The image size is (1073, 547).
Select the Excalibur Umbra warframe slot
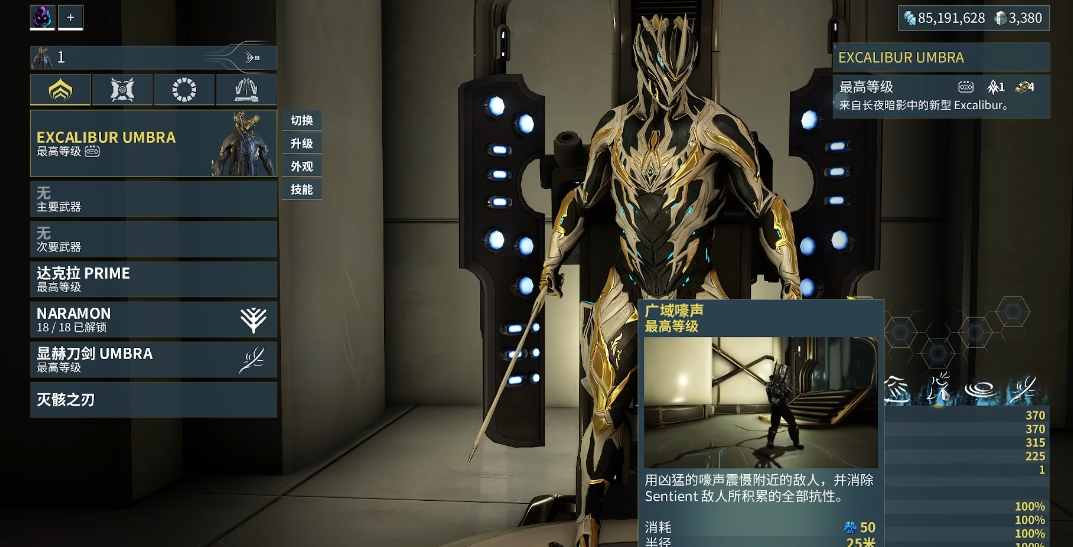[x=153, y=144]
